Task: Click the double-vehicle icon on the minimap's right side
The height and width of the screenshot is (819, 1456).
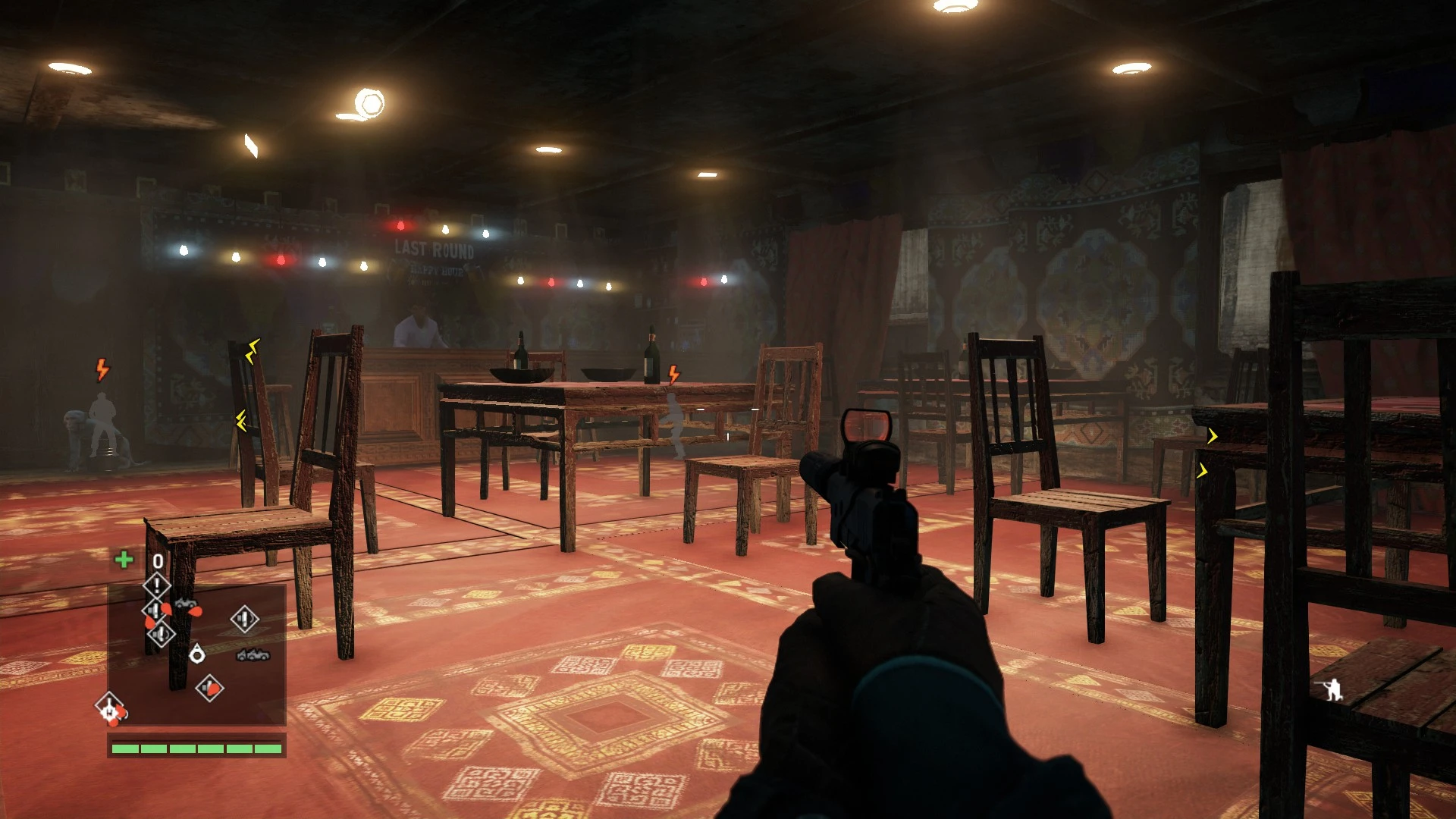Action: 252,655
